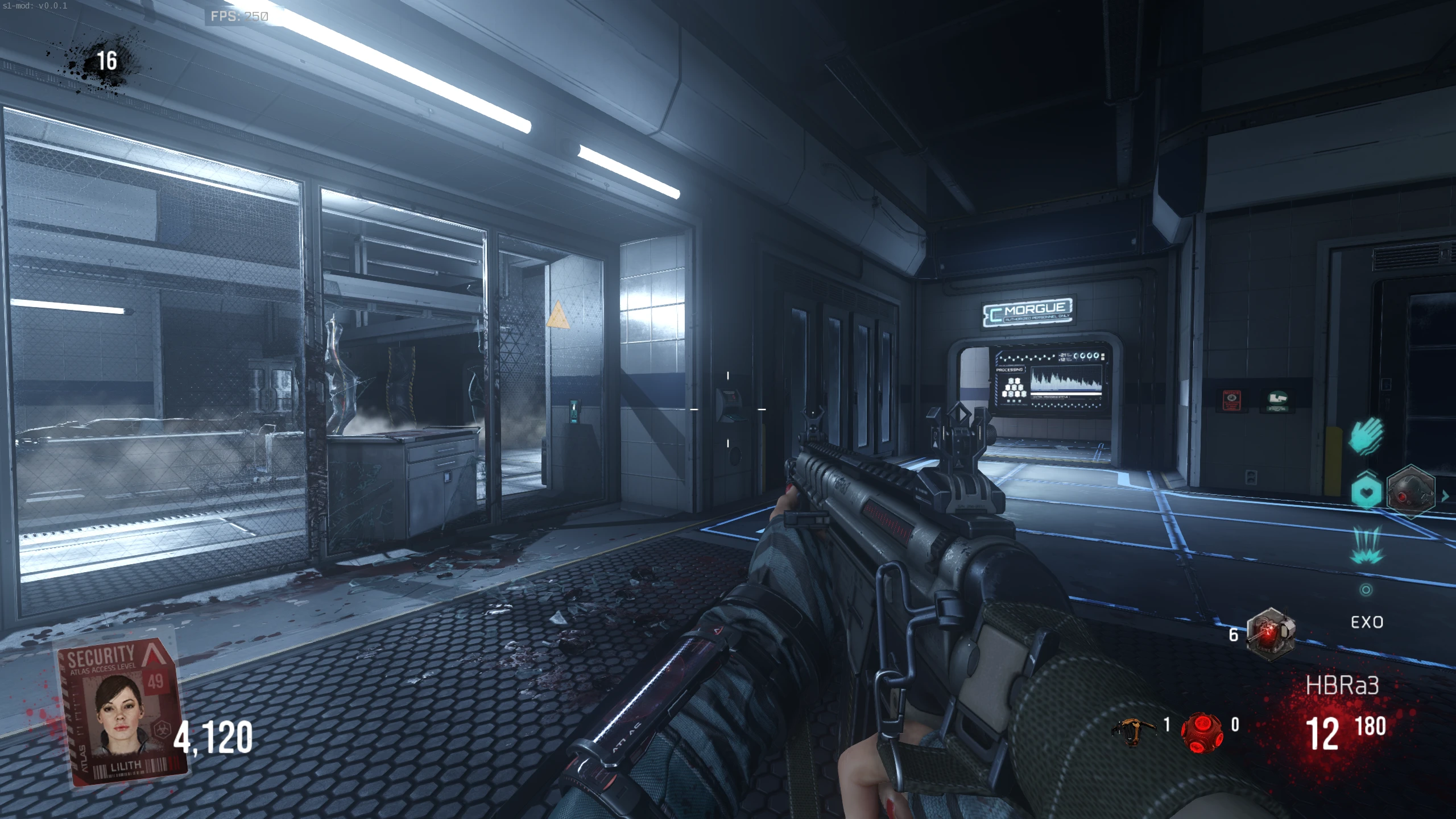Select the distraction drone equipment icon
The height and width of the screenshot is (819, 1456).
(x=1134, y=730)
